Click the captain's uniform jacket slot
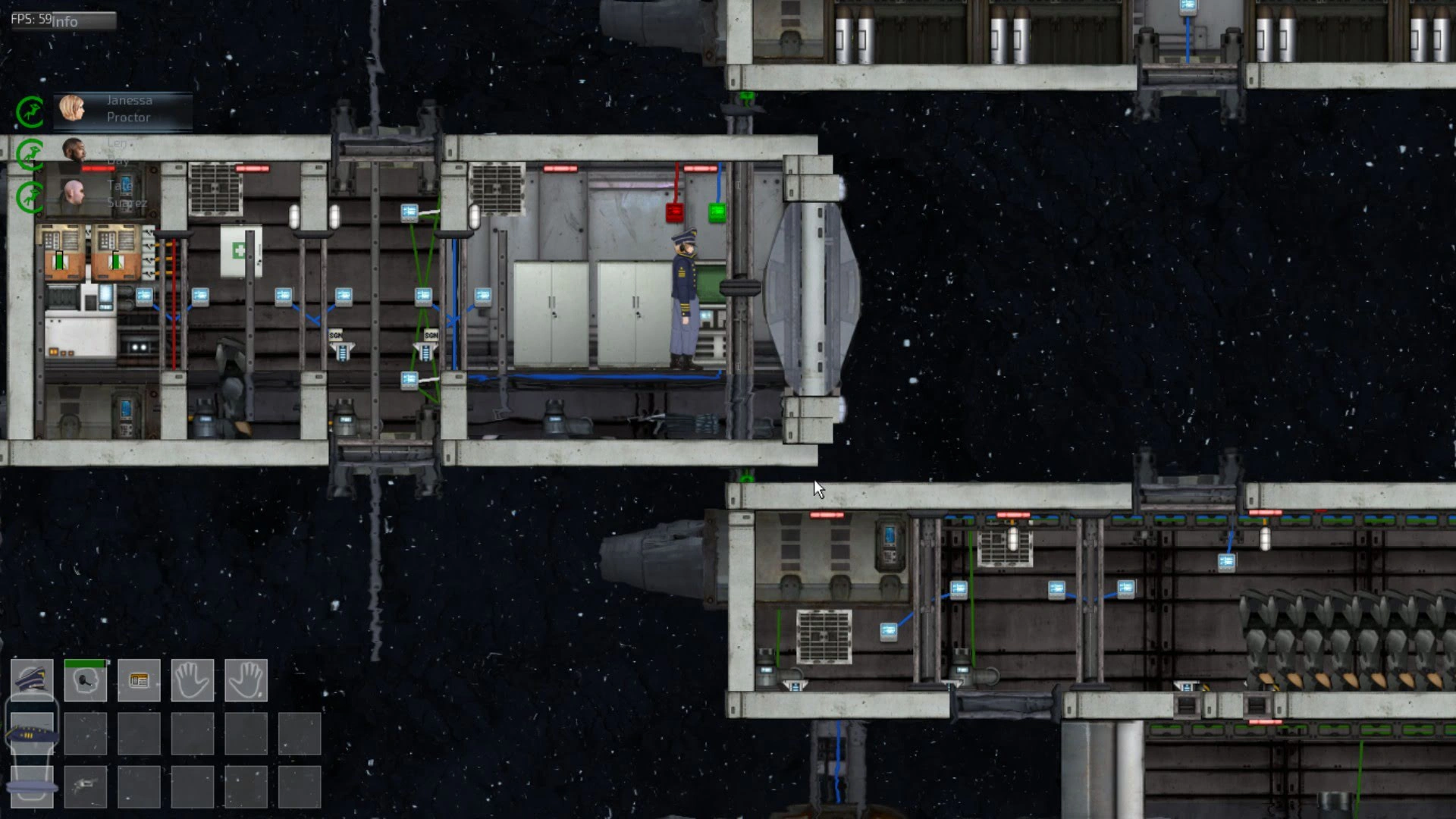Screen dimensions: 1456x819 click(32, 733)
